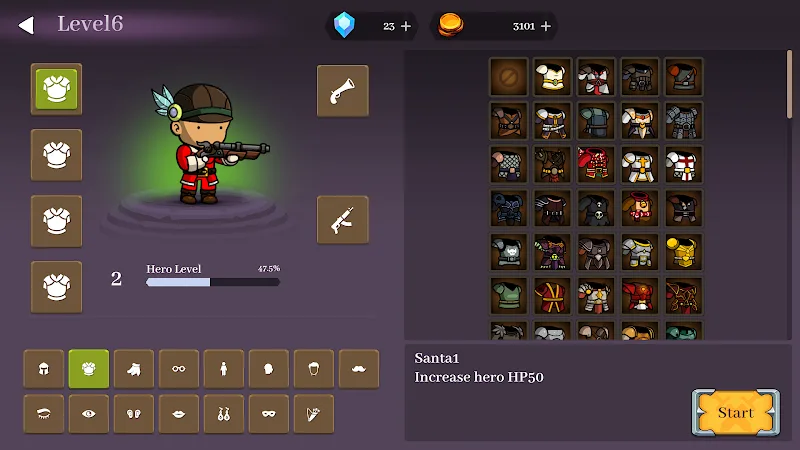The height and width of the screenshot is (450, 800).
Task: Open the earrings category
Action: (224, 414)
